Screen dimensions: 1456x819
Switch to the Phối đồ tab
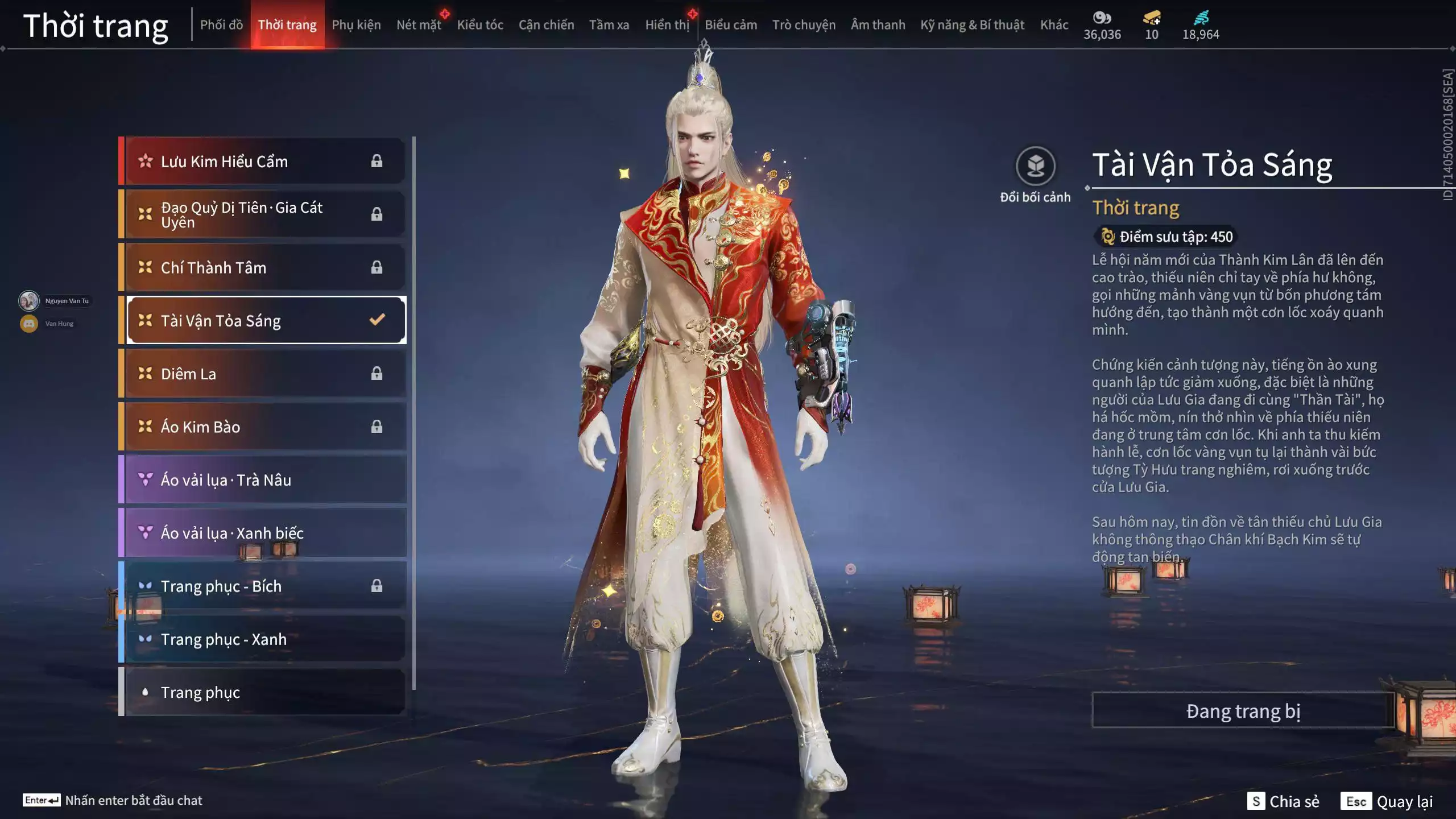click(x=221, y=25)
